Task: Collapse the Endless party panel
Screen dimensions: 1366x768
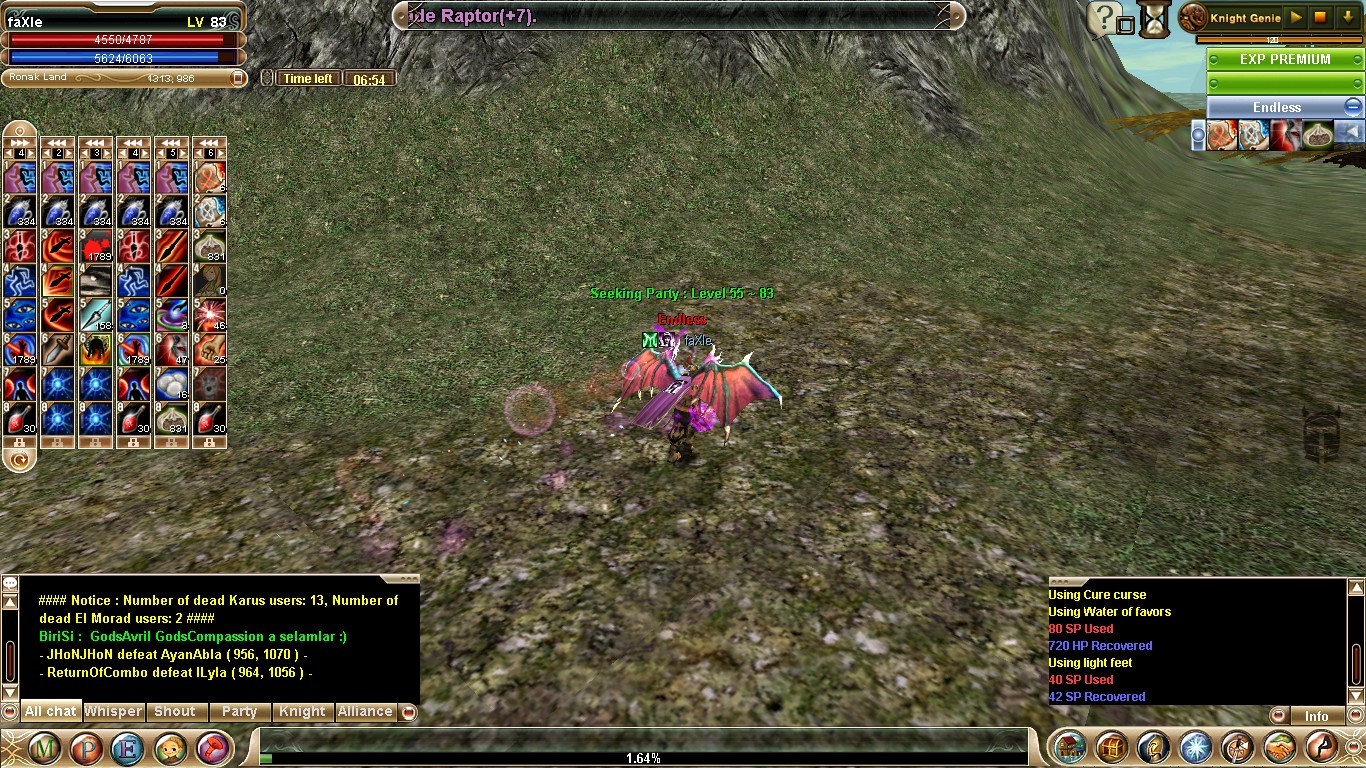Action: coord(1352,107)
